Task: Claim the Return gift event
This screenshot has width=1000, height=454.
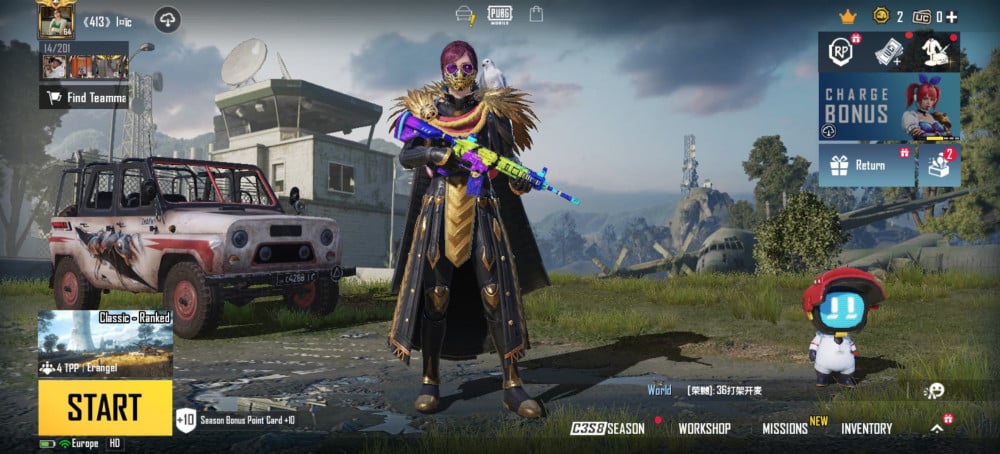Action: click(x=866, y=165)
